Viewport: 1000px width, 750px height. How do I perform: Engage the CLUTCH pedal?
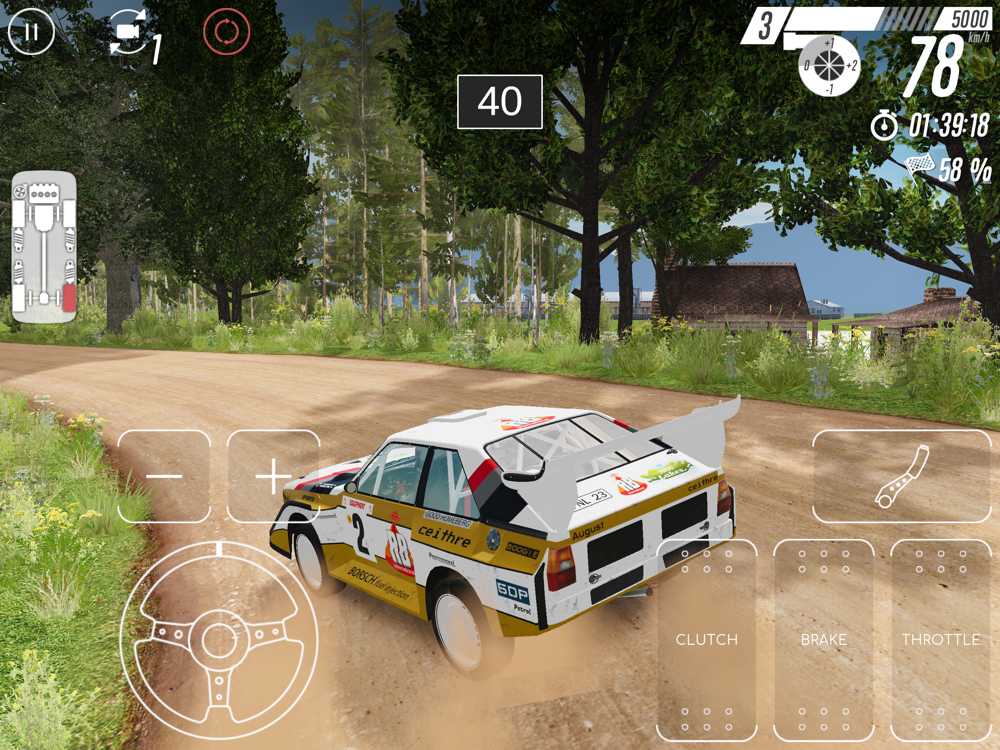point(707,640)
